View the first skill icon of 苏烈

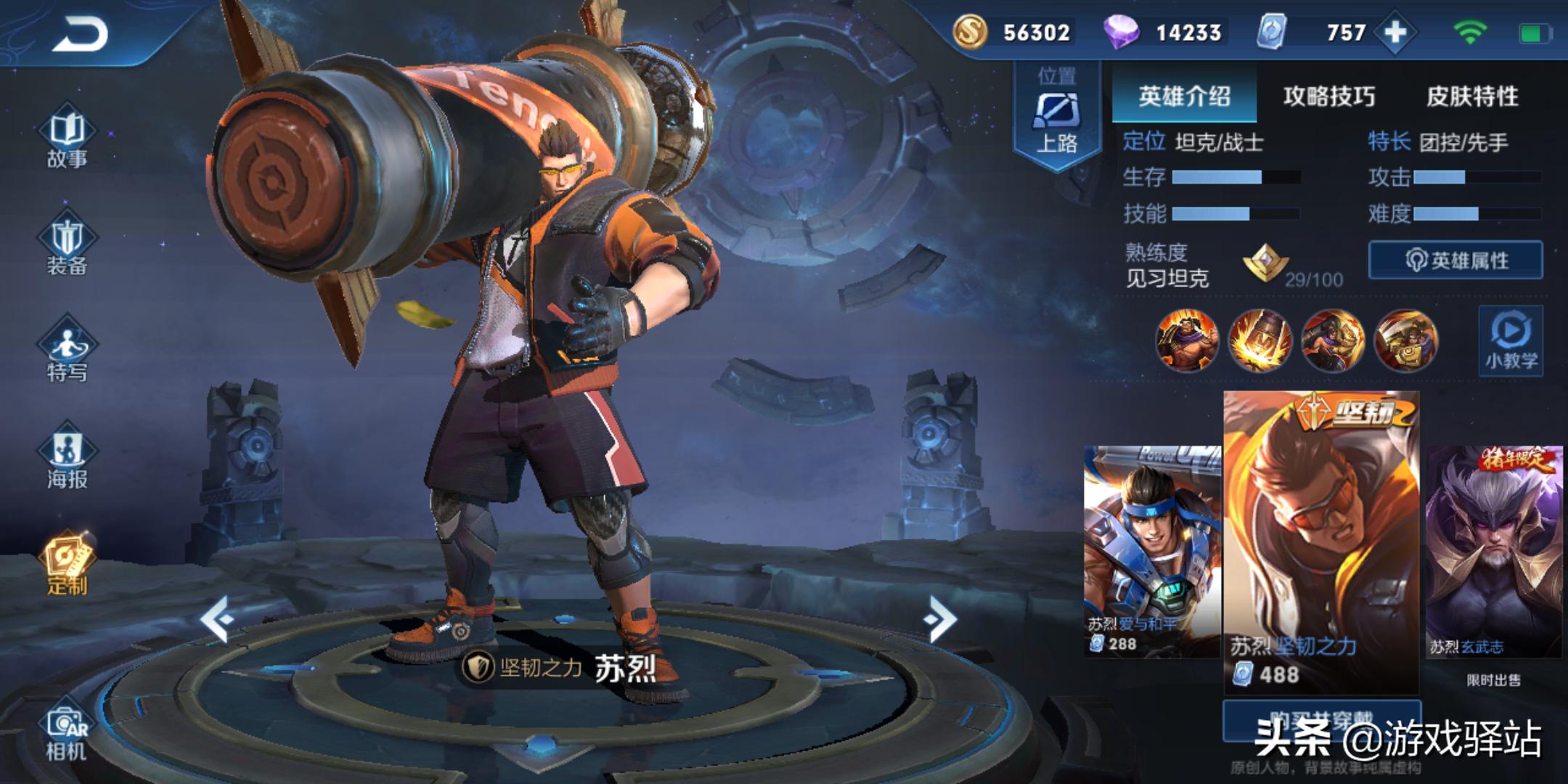click(1187, 340)
